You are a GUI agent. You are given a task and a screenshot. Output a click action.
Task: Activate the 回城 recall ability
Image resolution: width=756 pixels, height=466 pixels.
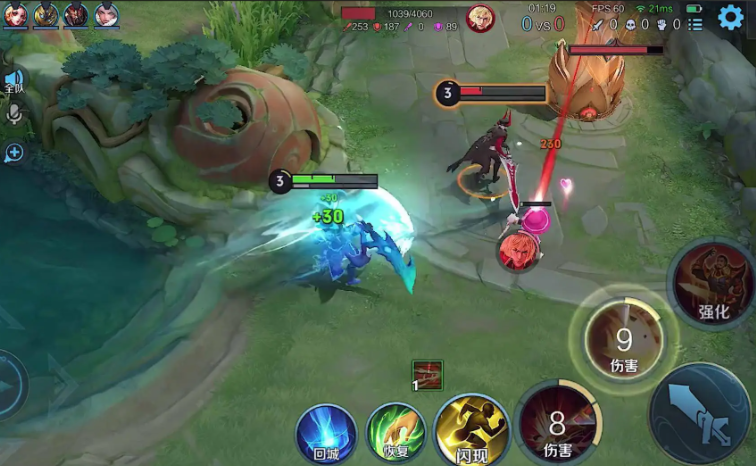pyautogui.click(x=326, y=434)
